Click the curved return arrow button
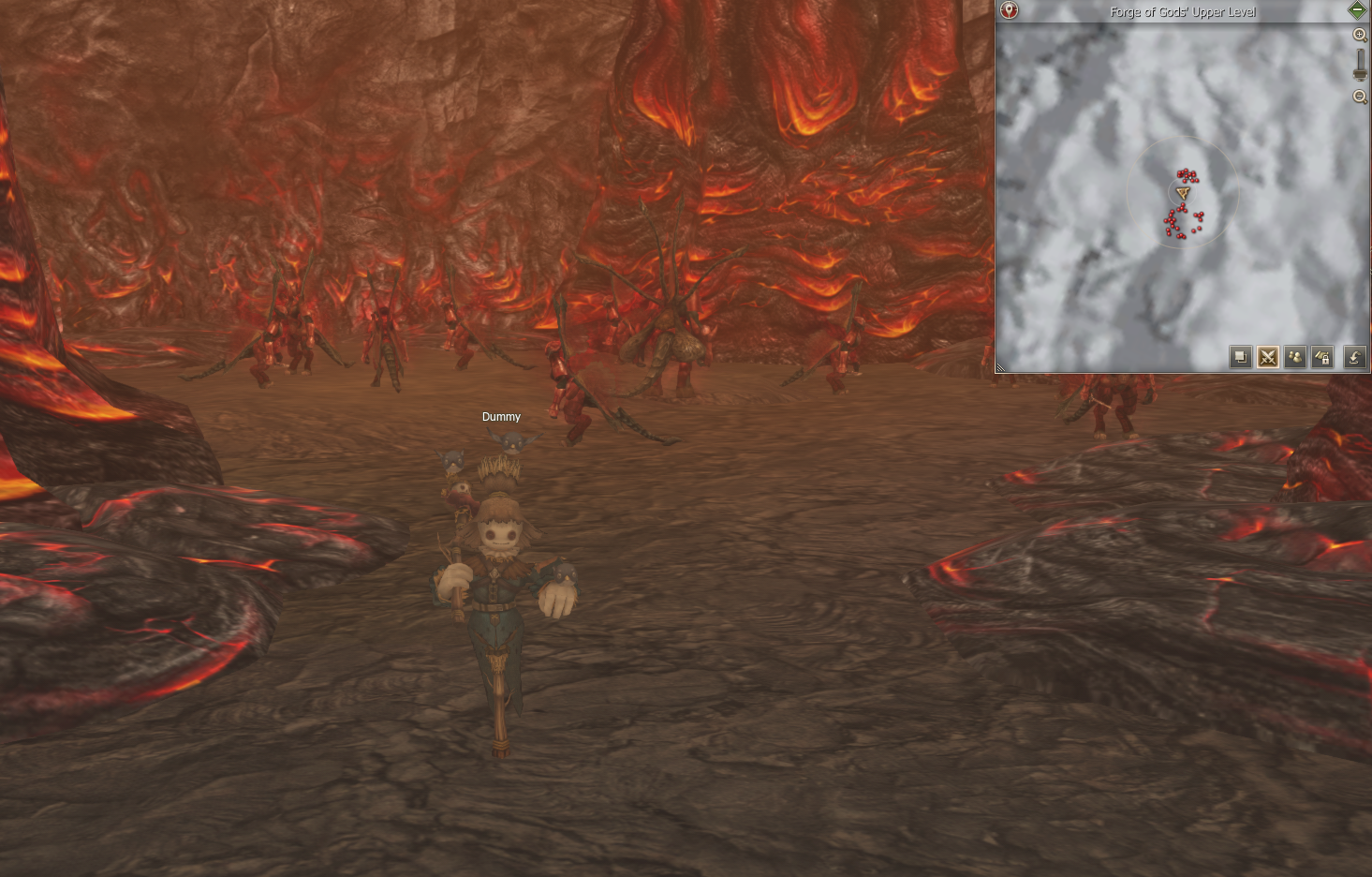The width and height of the screenshot is (1372, 877). 1354,357
